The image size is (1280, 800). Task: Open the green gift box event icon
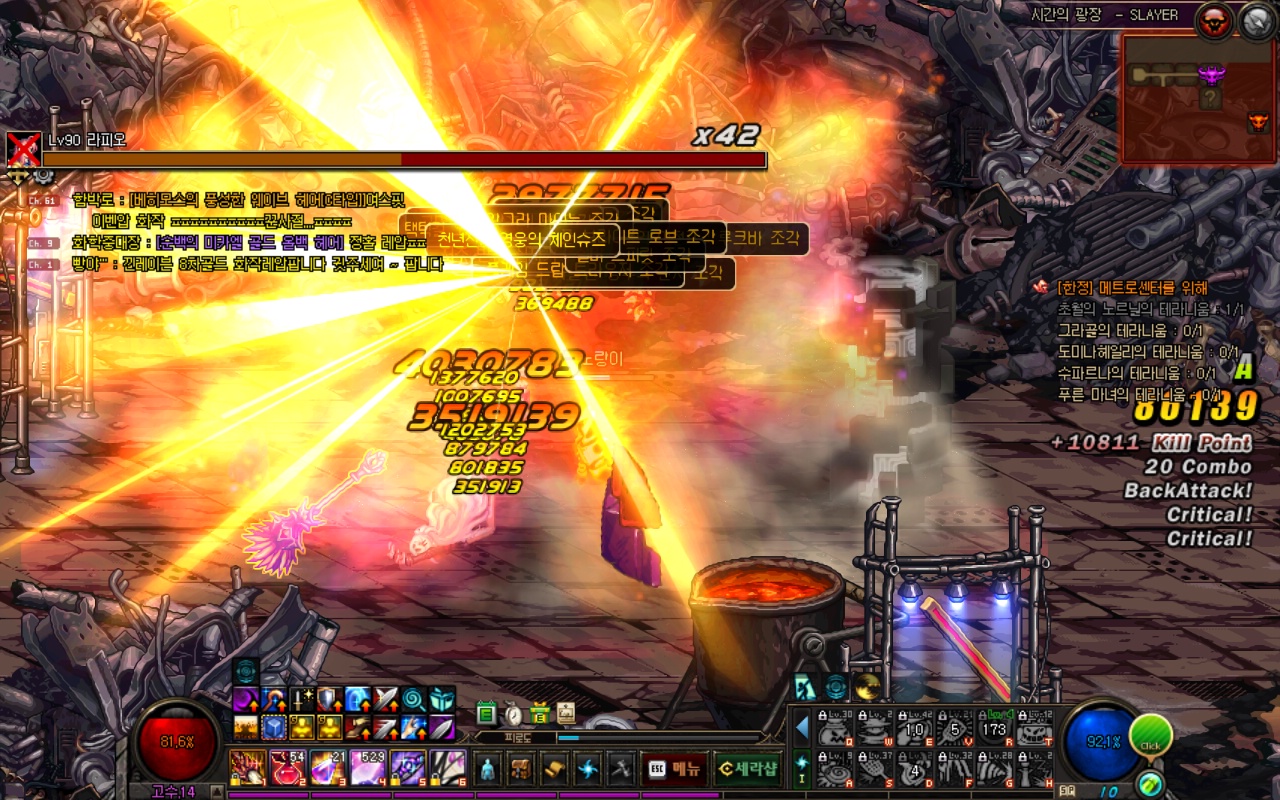(539, 713)
